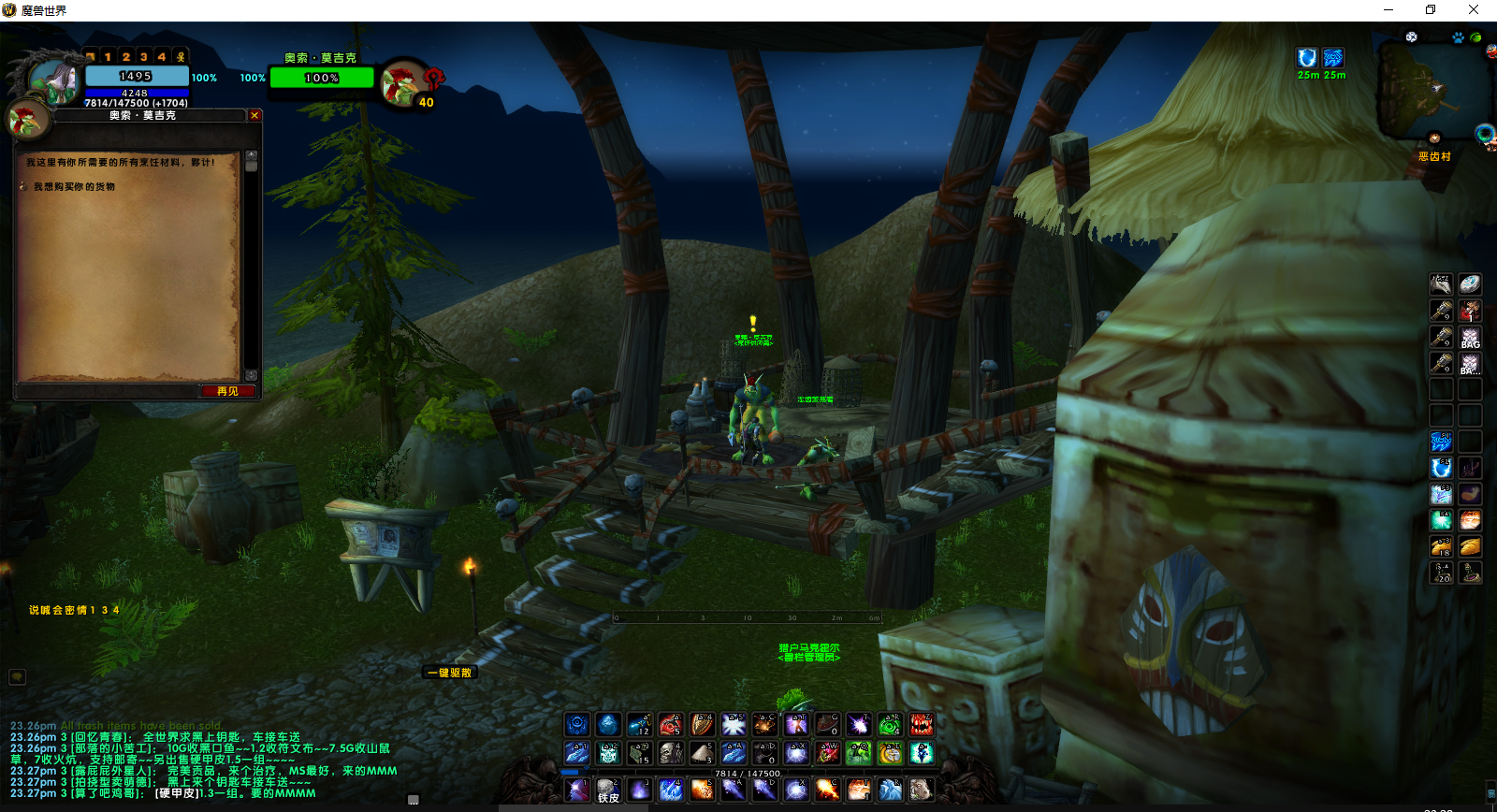Click the 一键驱散 dispel button
This screenshot has width=1497, height=812.
450,673
